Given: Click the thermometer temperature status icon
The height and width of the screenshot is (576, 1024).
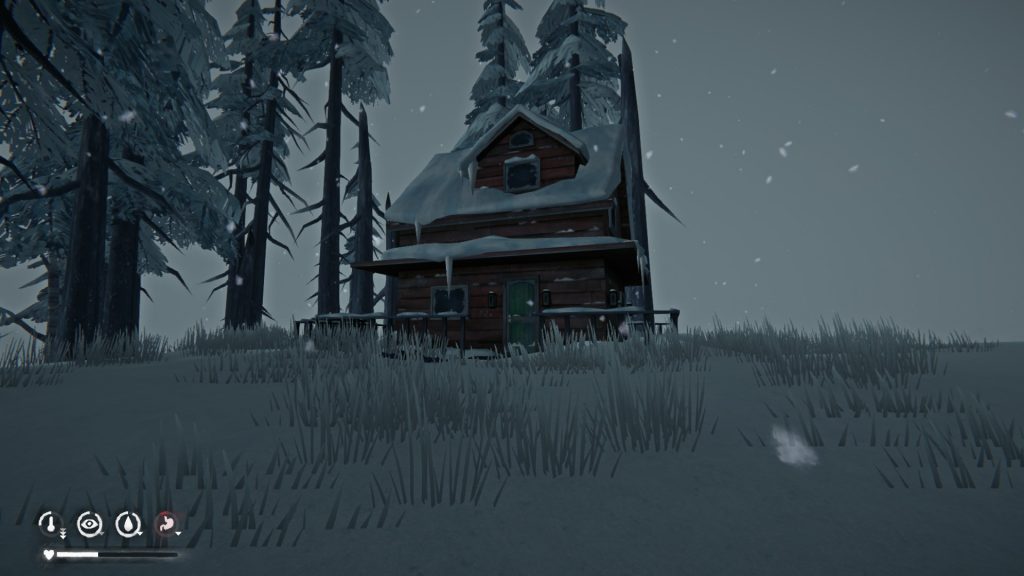Looking at the screenshot, I should [x=49, y=522].
